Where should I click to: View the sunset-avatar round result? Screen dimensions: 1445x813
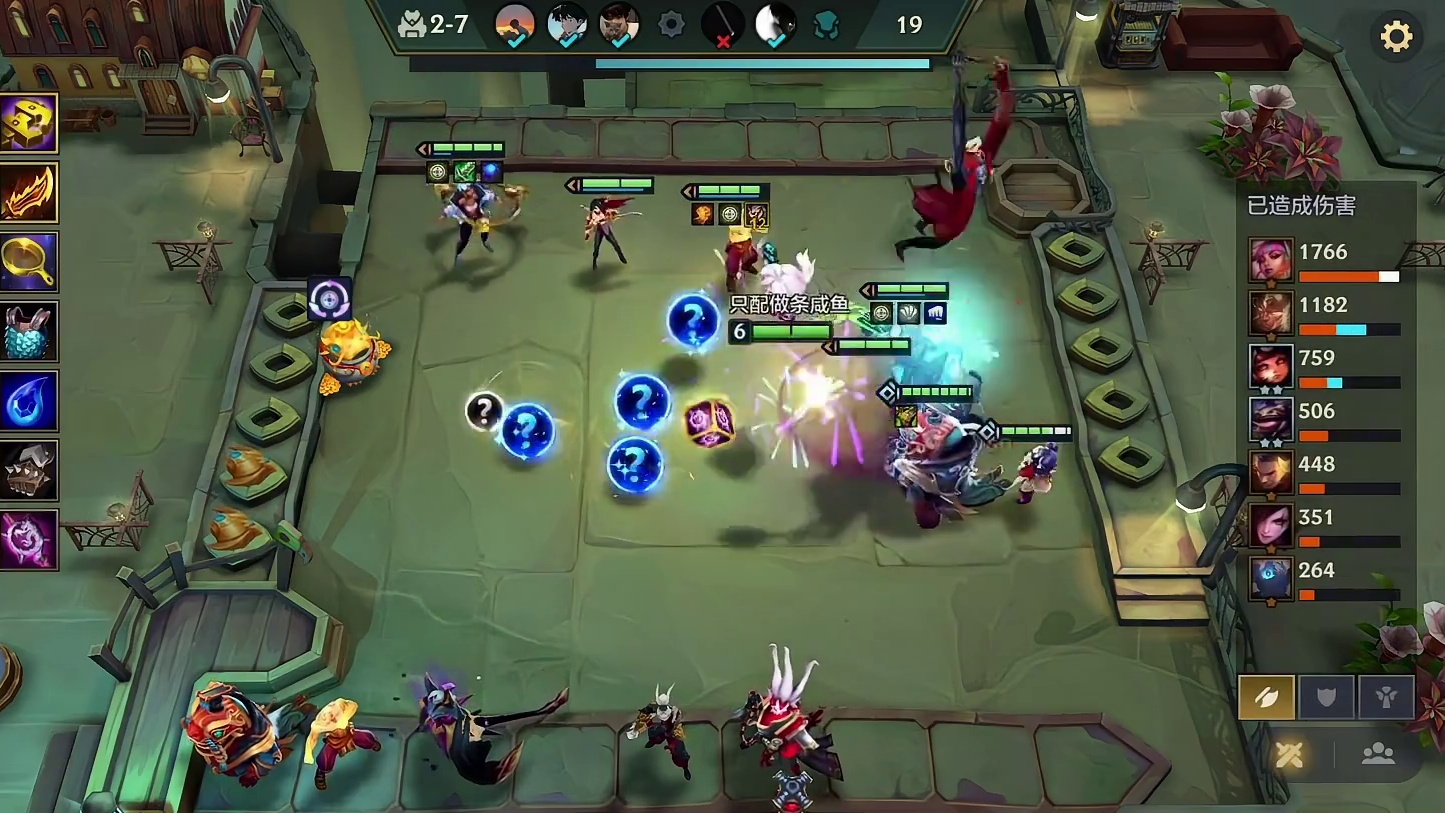(x=515, y=24)
